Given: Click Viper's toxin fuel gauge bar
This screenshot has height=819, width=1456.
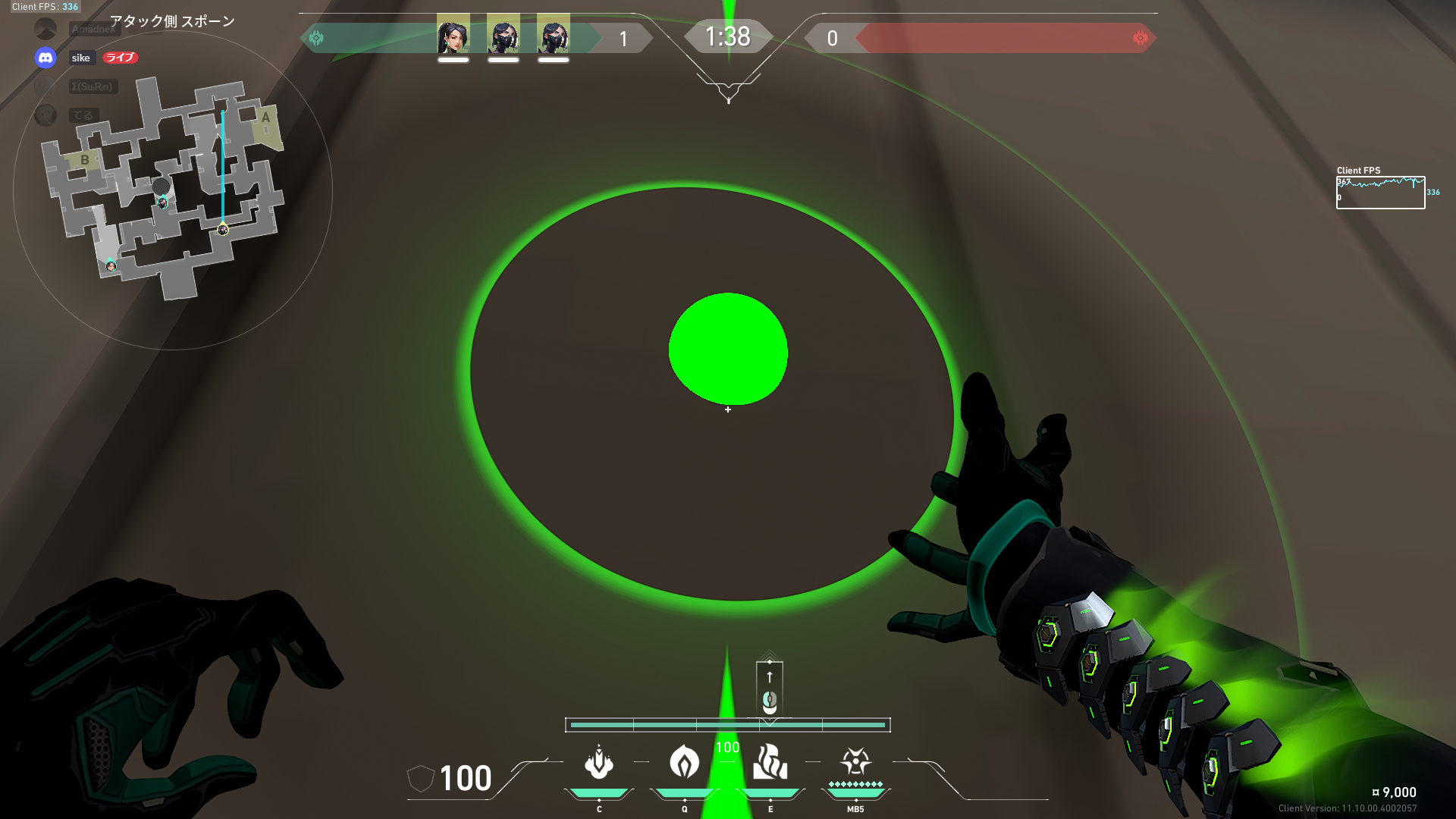Looking at the screenshot, I should (728, 725).
